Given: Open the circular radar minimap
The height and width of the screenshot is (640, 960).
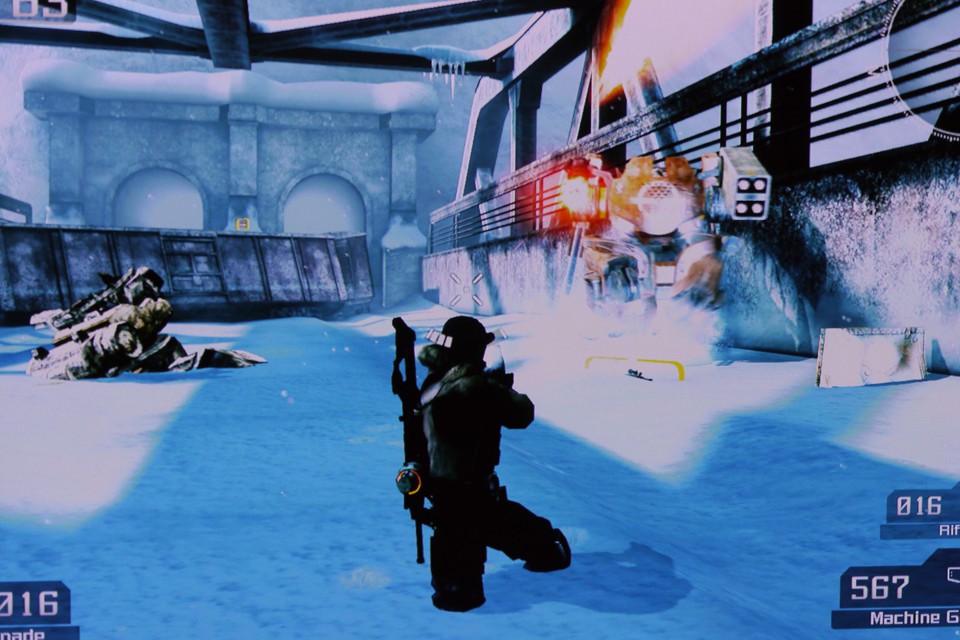Looking at the screenshot, I should click(x=930, y=62).
